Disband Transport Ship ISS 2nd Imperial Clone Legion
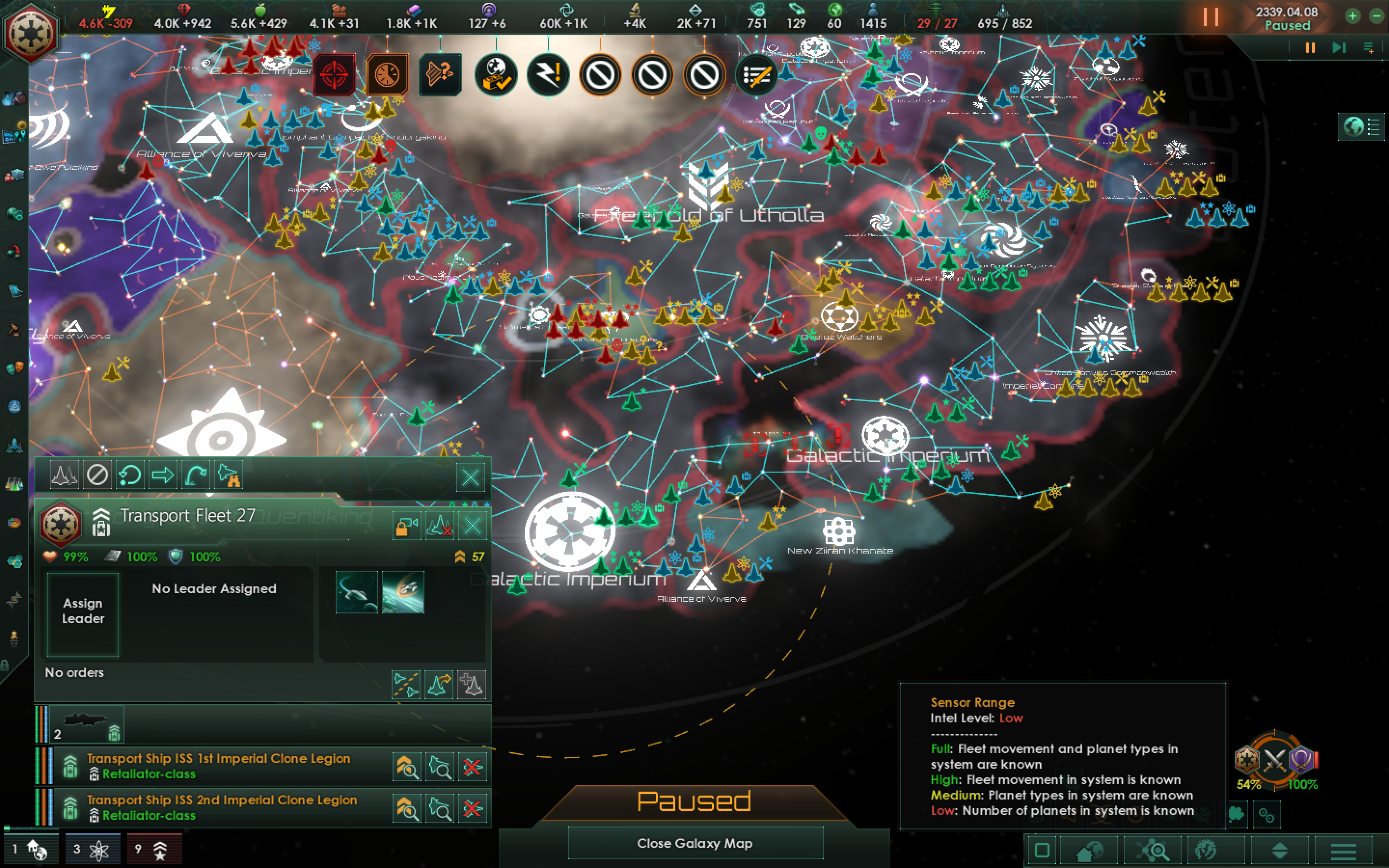 pyautogui.click(x=472, y=807)
